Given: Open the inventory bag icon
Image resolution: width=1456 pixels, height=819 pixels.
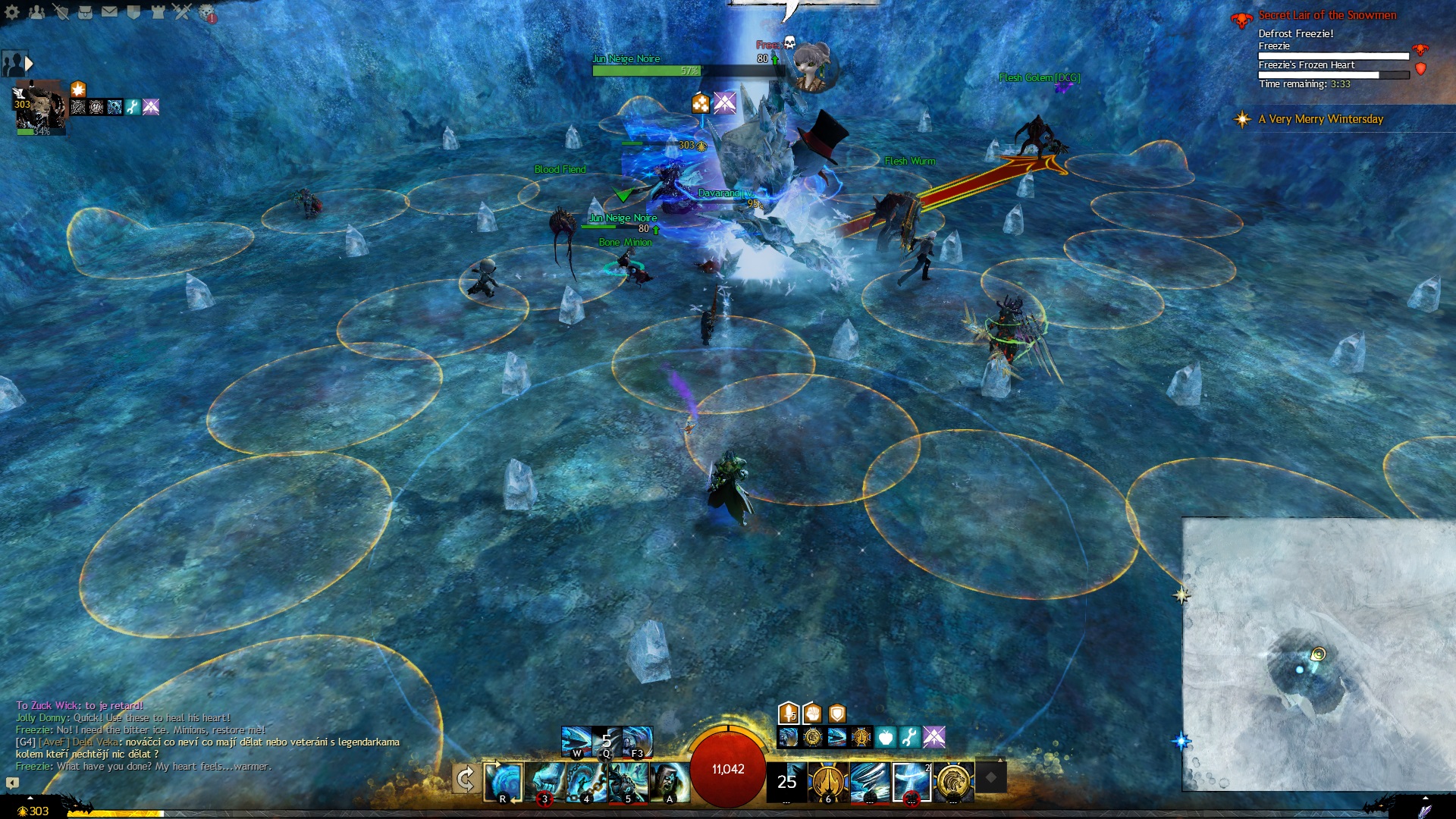Looking at the screenshot, I should [x=85, y=11].
